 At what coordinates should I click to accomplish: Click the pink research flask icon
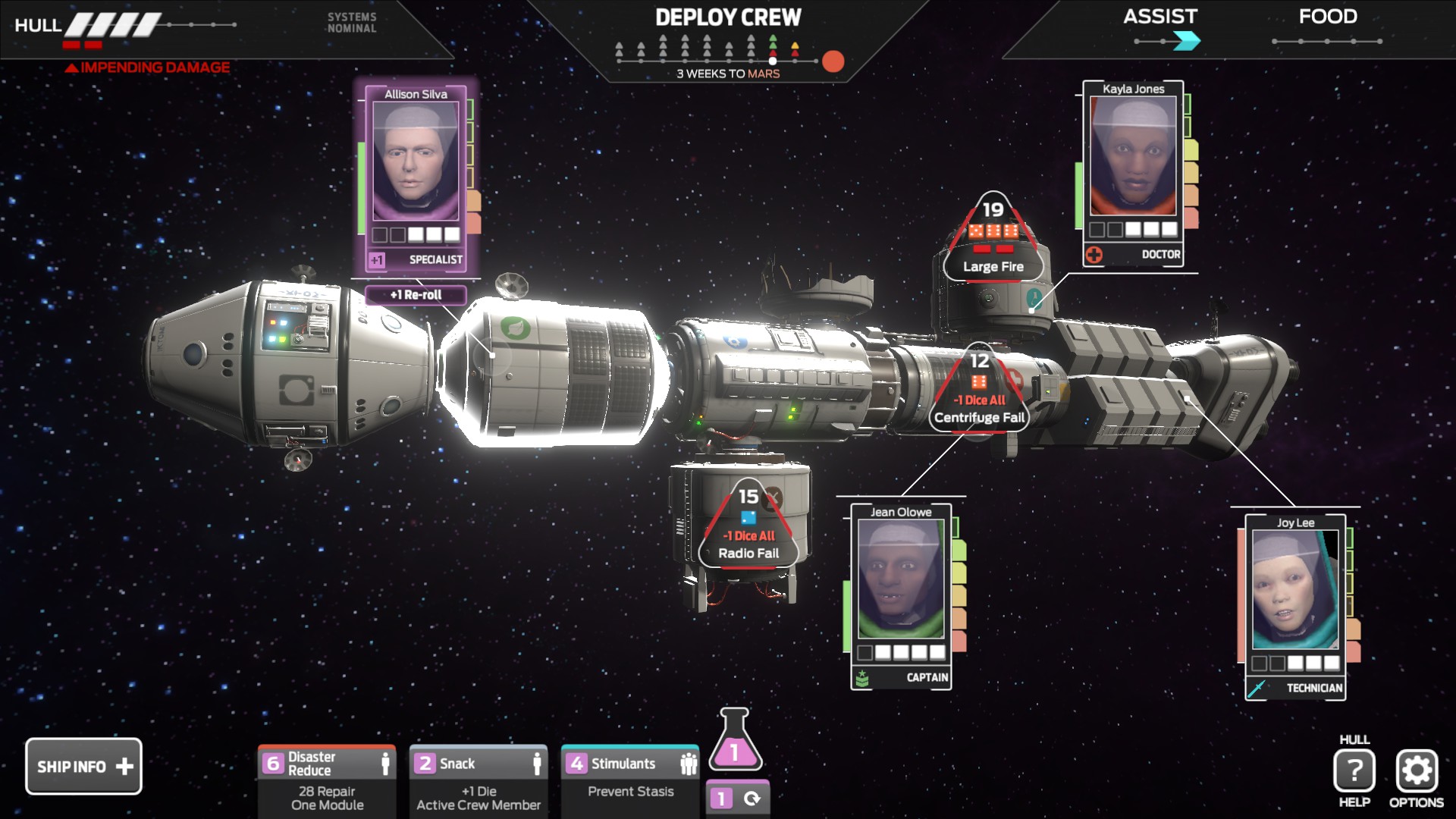pyautogui.click(x=735, y=742)
